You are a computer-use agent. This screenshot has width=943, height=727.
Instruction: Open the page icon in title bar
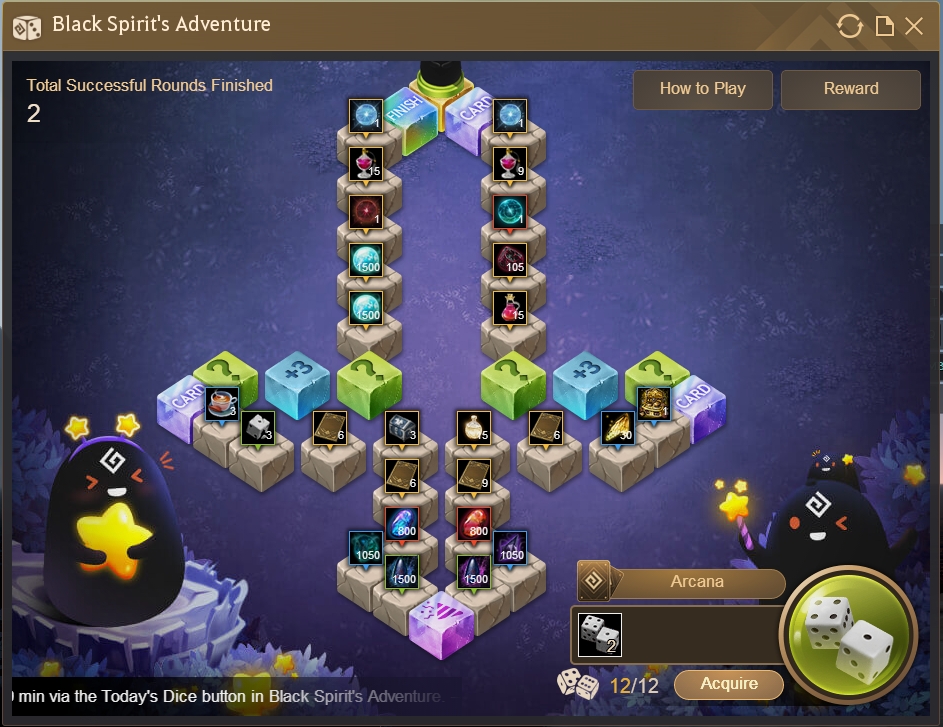tap(884, 26)
